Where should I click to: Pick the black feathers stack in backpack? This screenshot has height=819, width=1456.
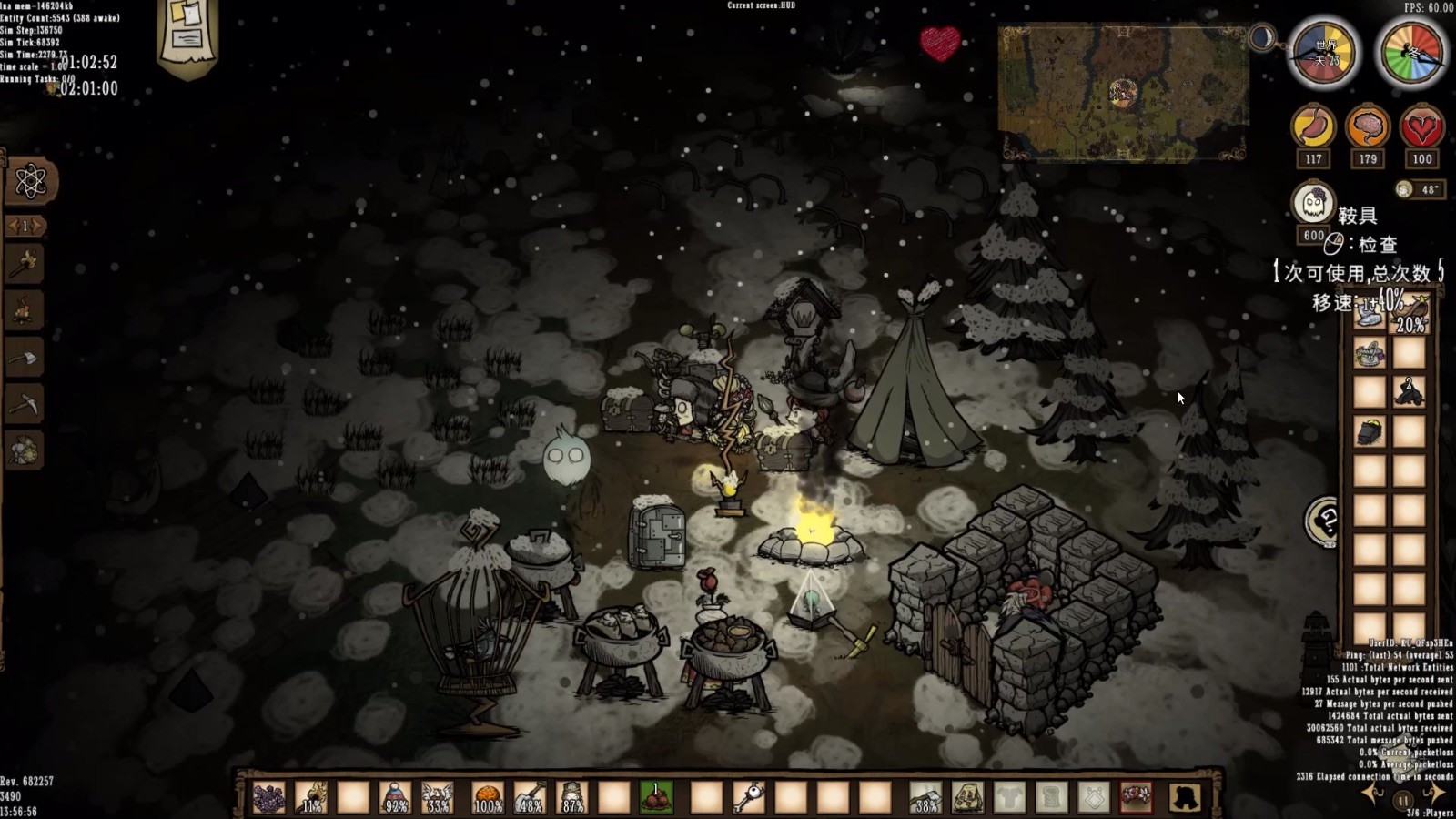tap(1410, 391)
